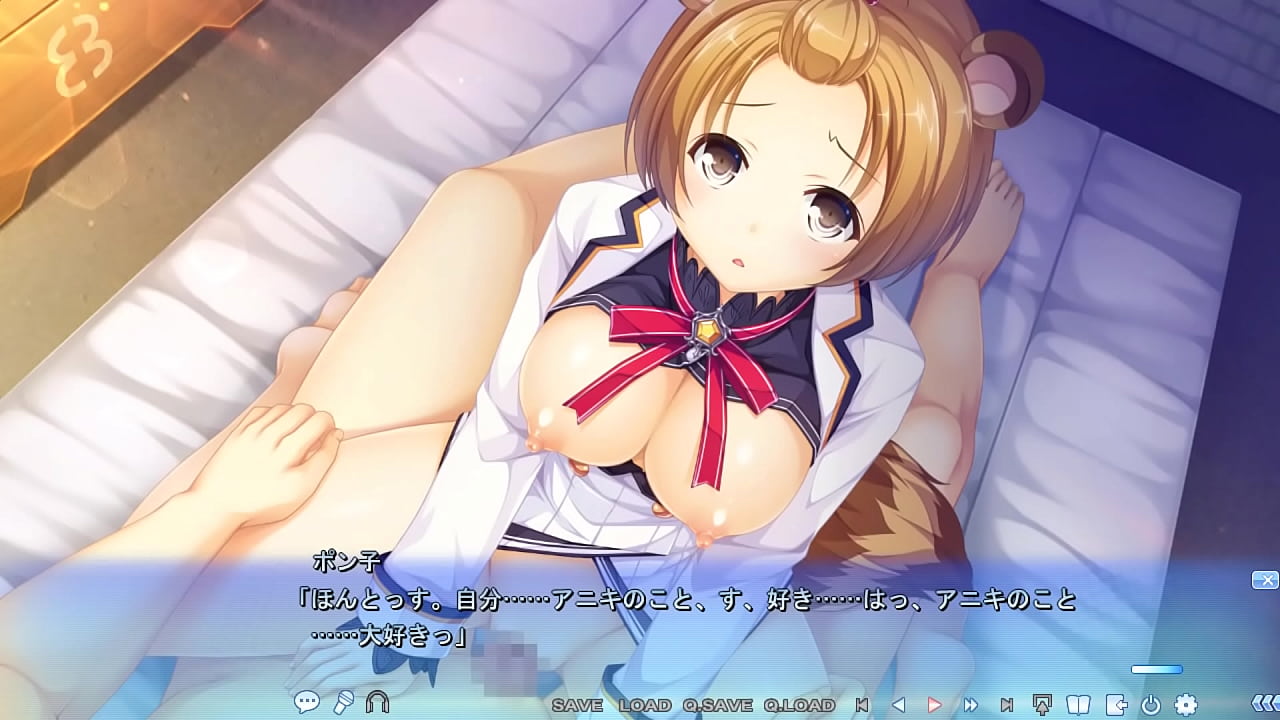Open the backlog book icon
This screenshot has width=1280, height=720.
1079,704
